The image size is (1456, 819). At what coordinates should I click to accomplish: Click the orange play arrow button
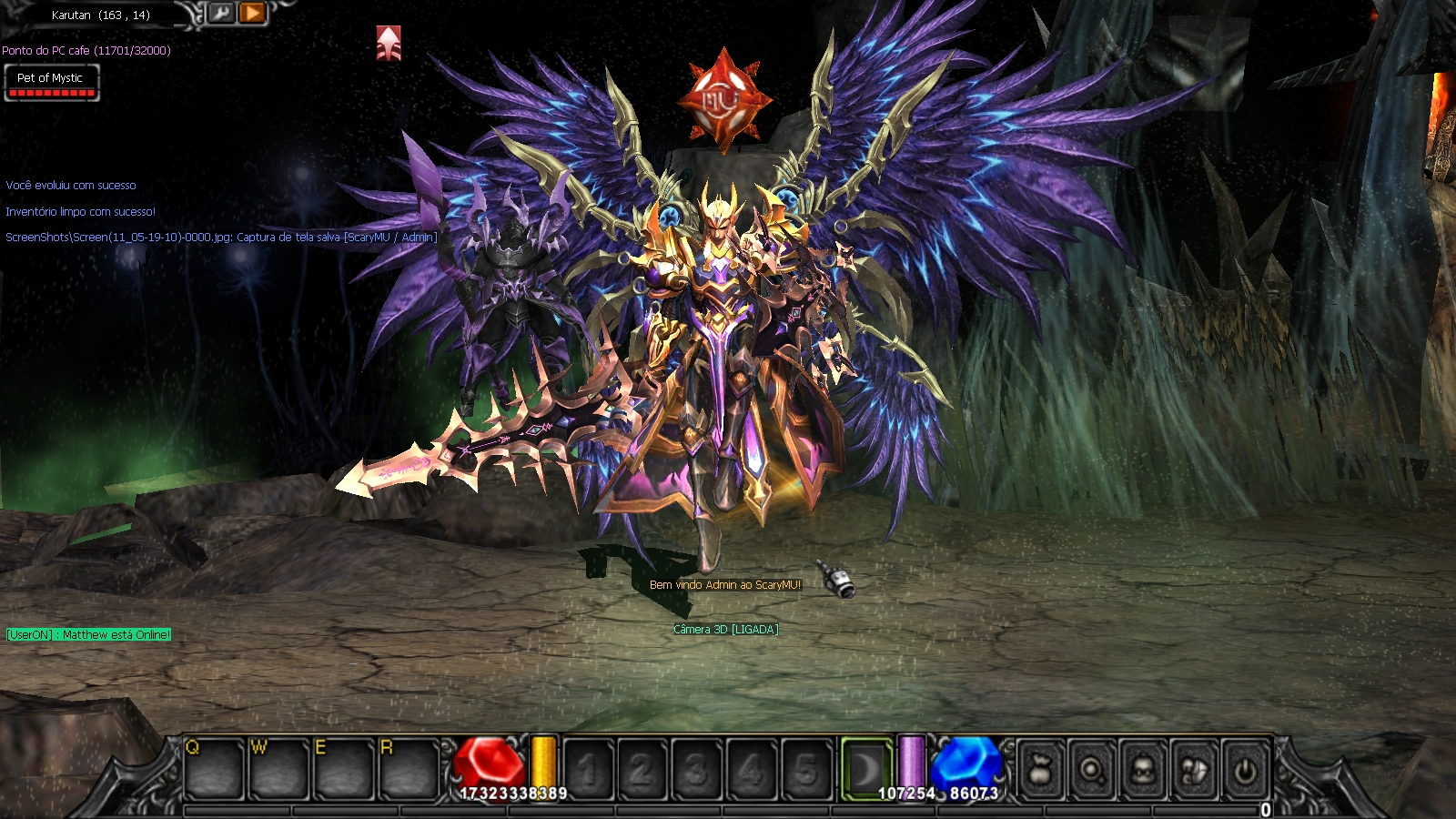pos(253,13)
